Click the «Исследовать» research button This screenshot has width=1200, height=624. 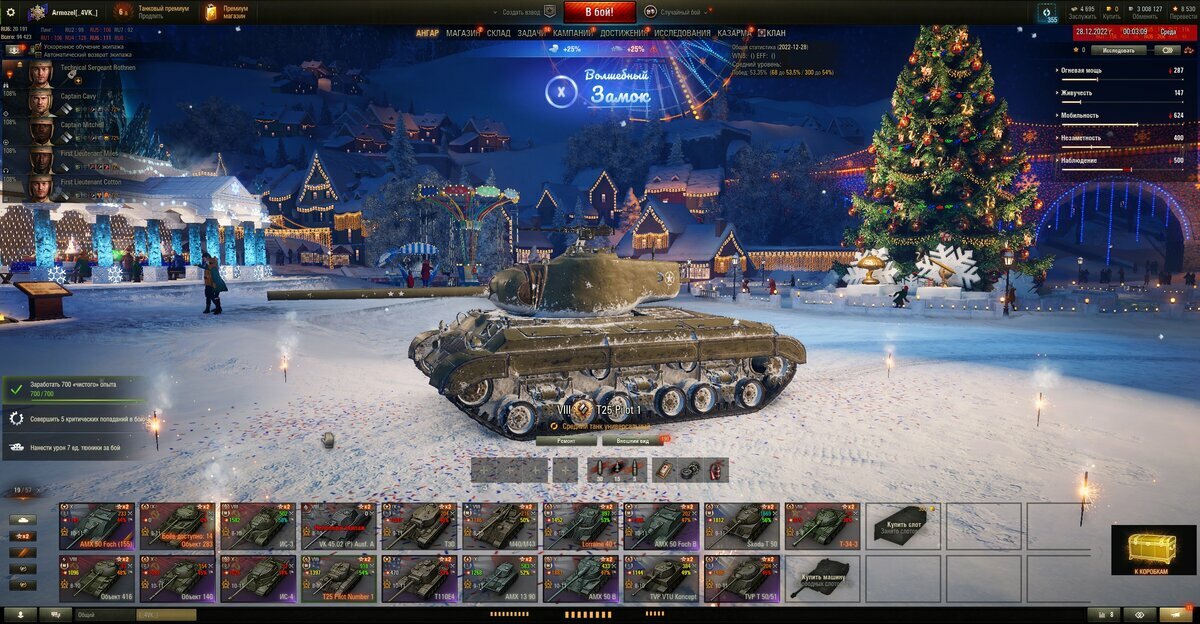(x=1118, y=49)
